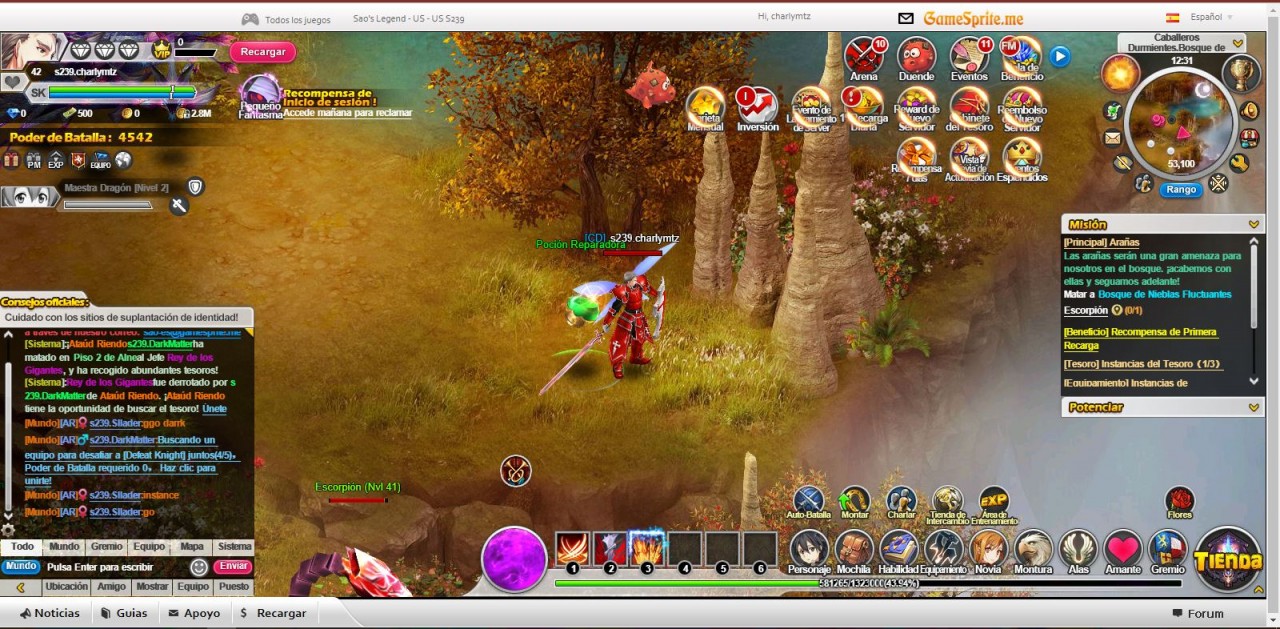Screen dimensions: 1280x629
Task: Click the Rango button under the minimap
Action: tap(1181, 189)
